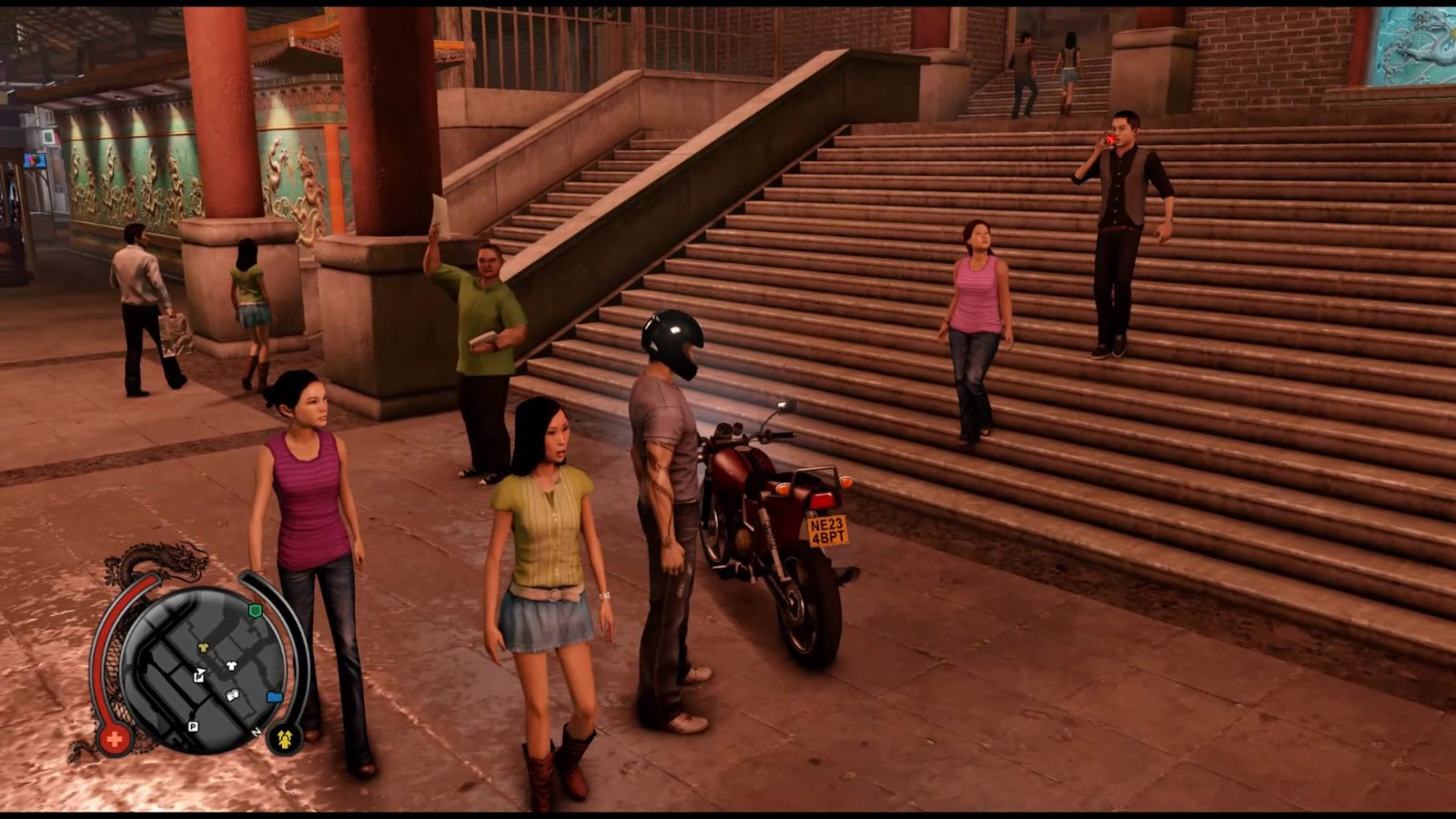
Task: Select the blue folder marker on minimap edge
Action: [x=274, y=697]
